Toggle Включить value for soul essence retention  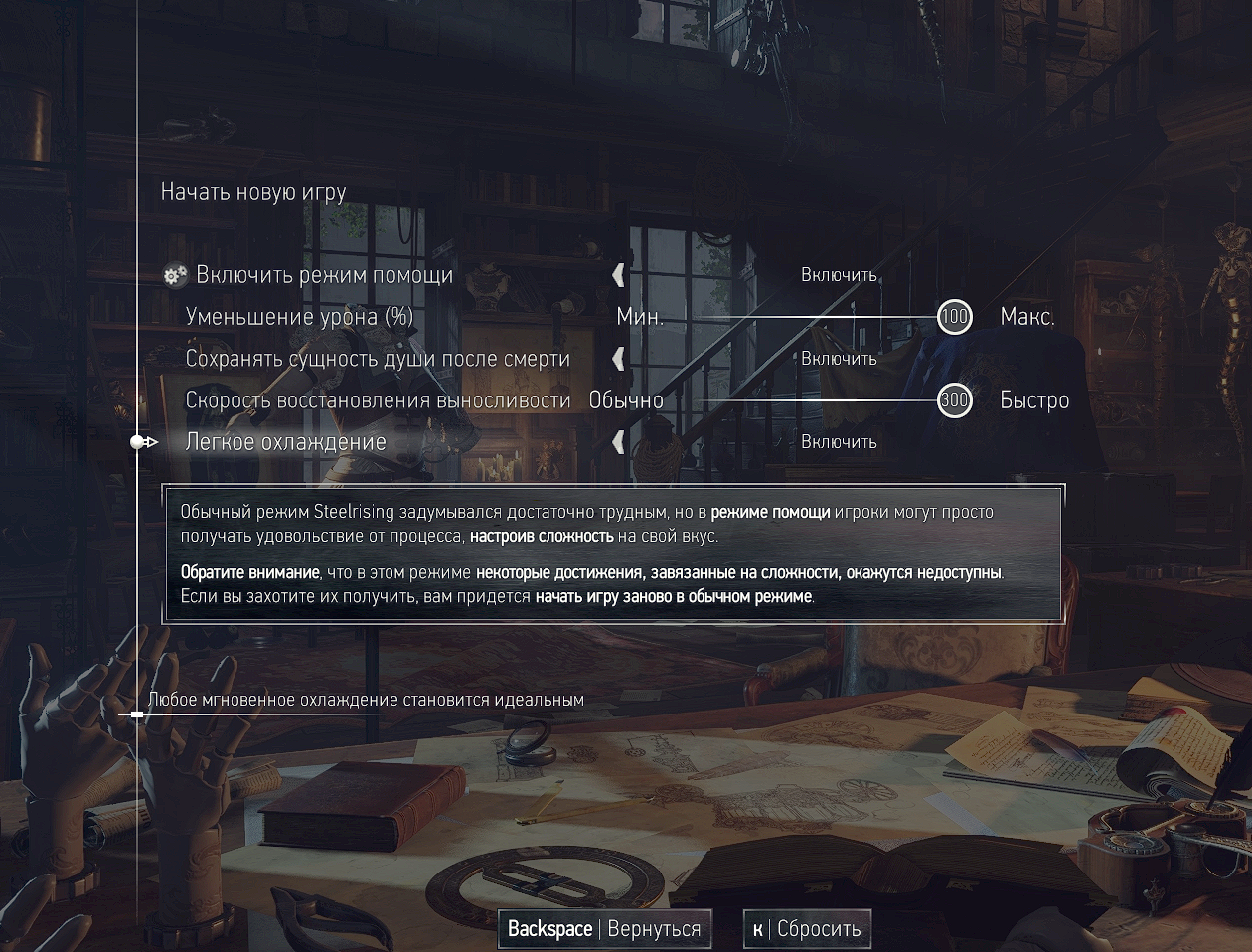point(839,359)
